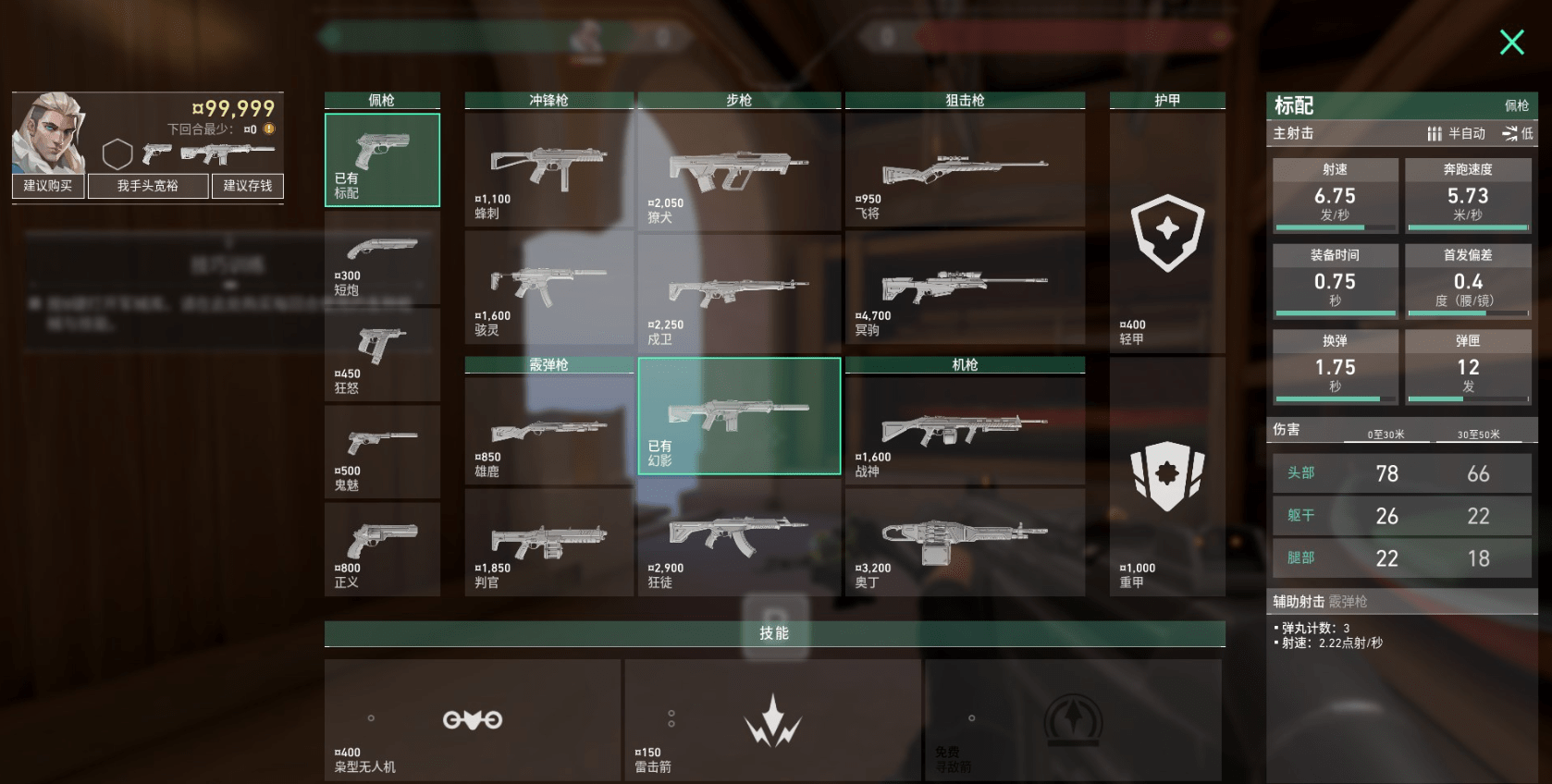
Task: Purchase the 枭型无人机 ability
Action: [472, 720]
